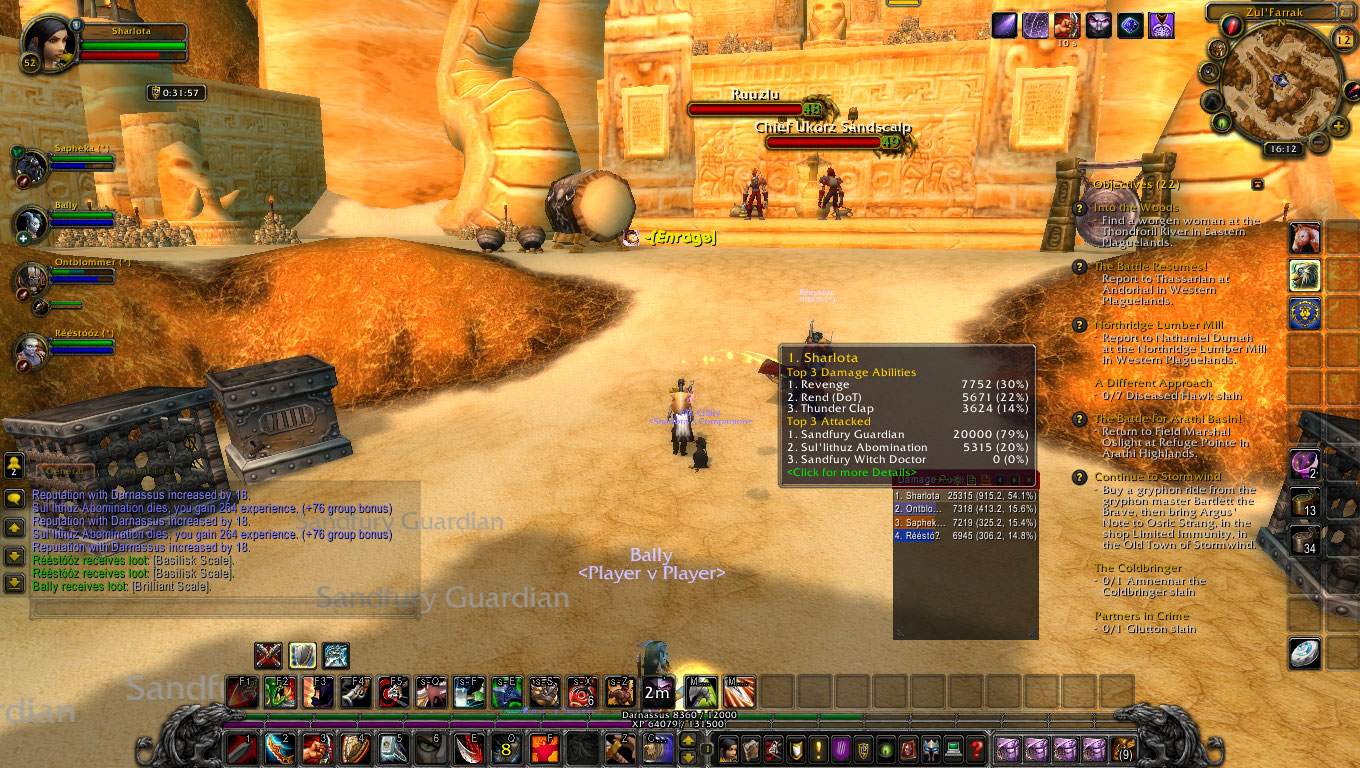
Task: Activate the ability bound to F1
Action: (x=241, y=692)
